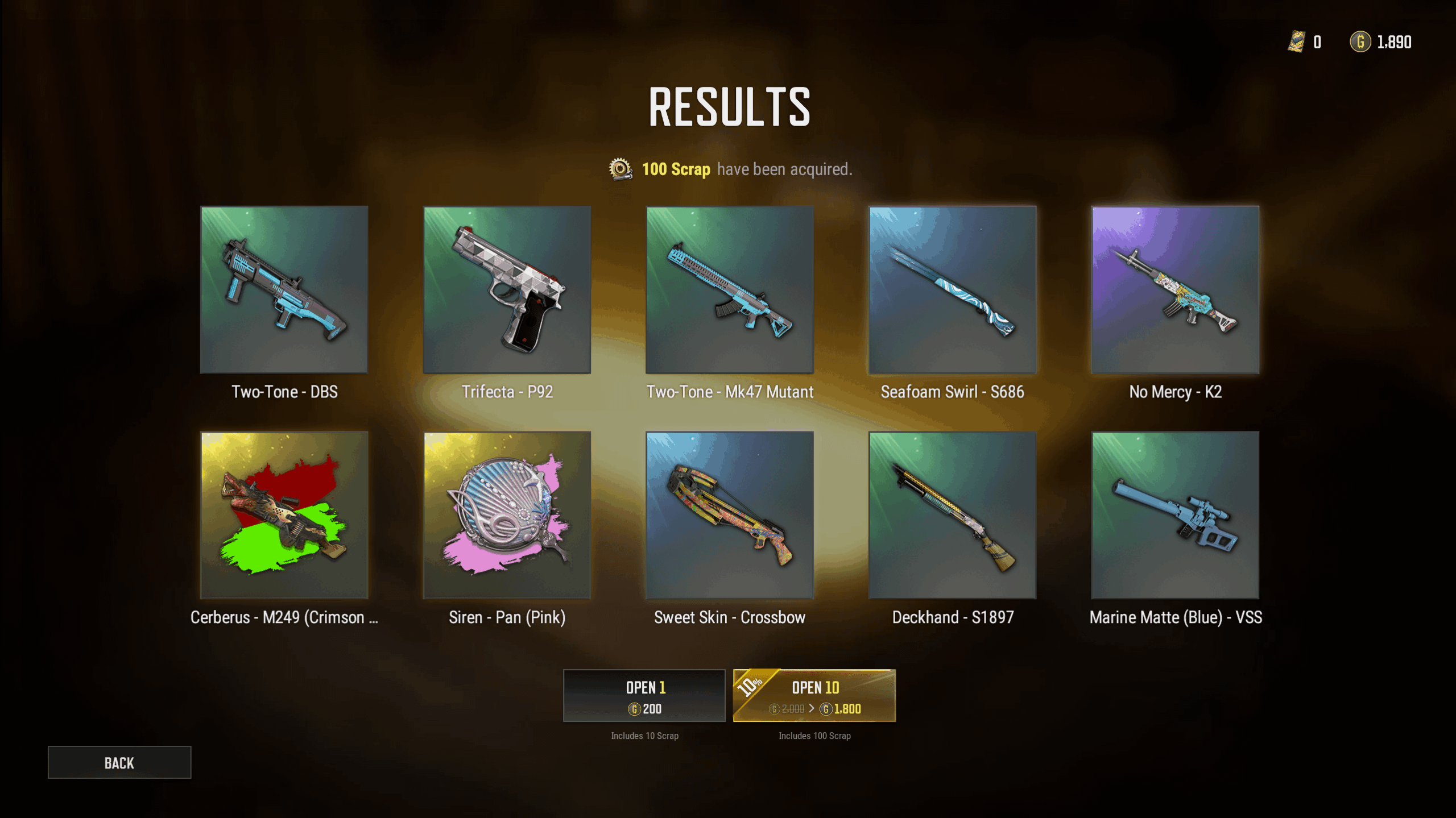The height and width of the screenshot is (818, 1456).
Task: Open 1 crate for 200 G-Coin
Action: click(x=644, y=696)
